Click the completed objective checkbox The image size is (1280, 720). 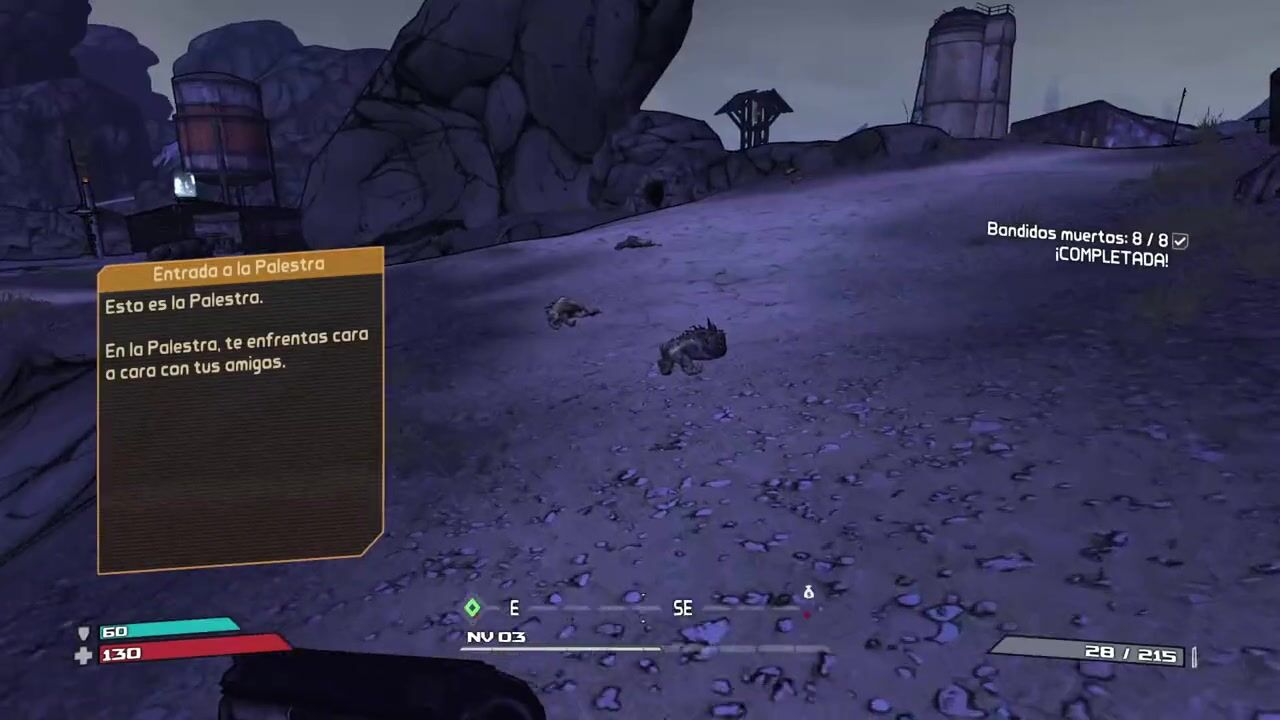click(x=1180, y=240)
